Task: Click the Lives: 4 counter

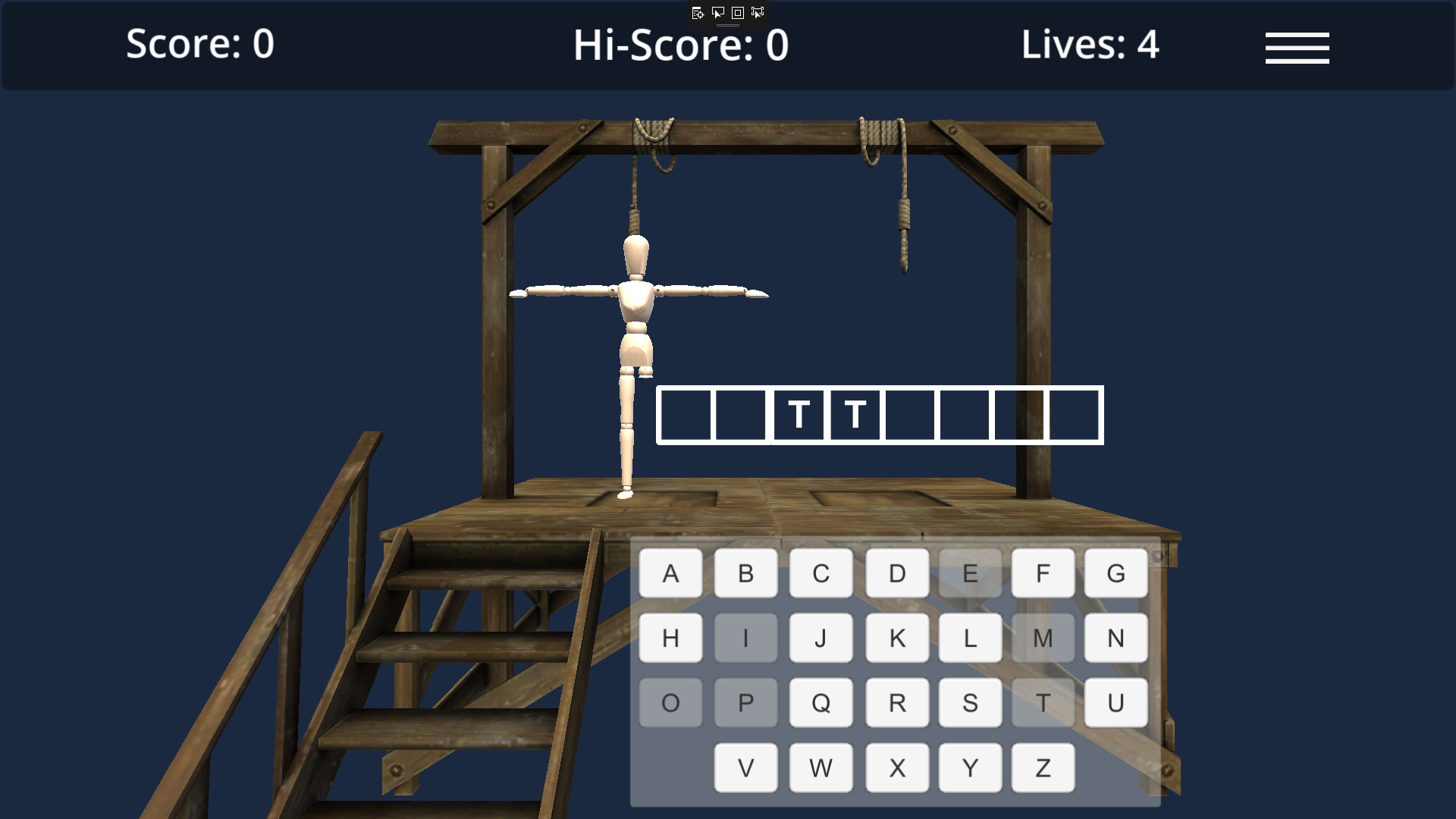Action: click(1090, 45)
